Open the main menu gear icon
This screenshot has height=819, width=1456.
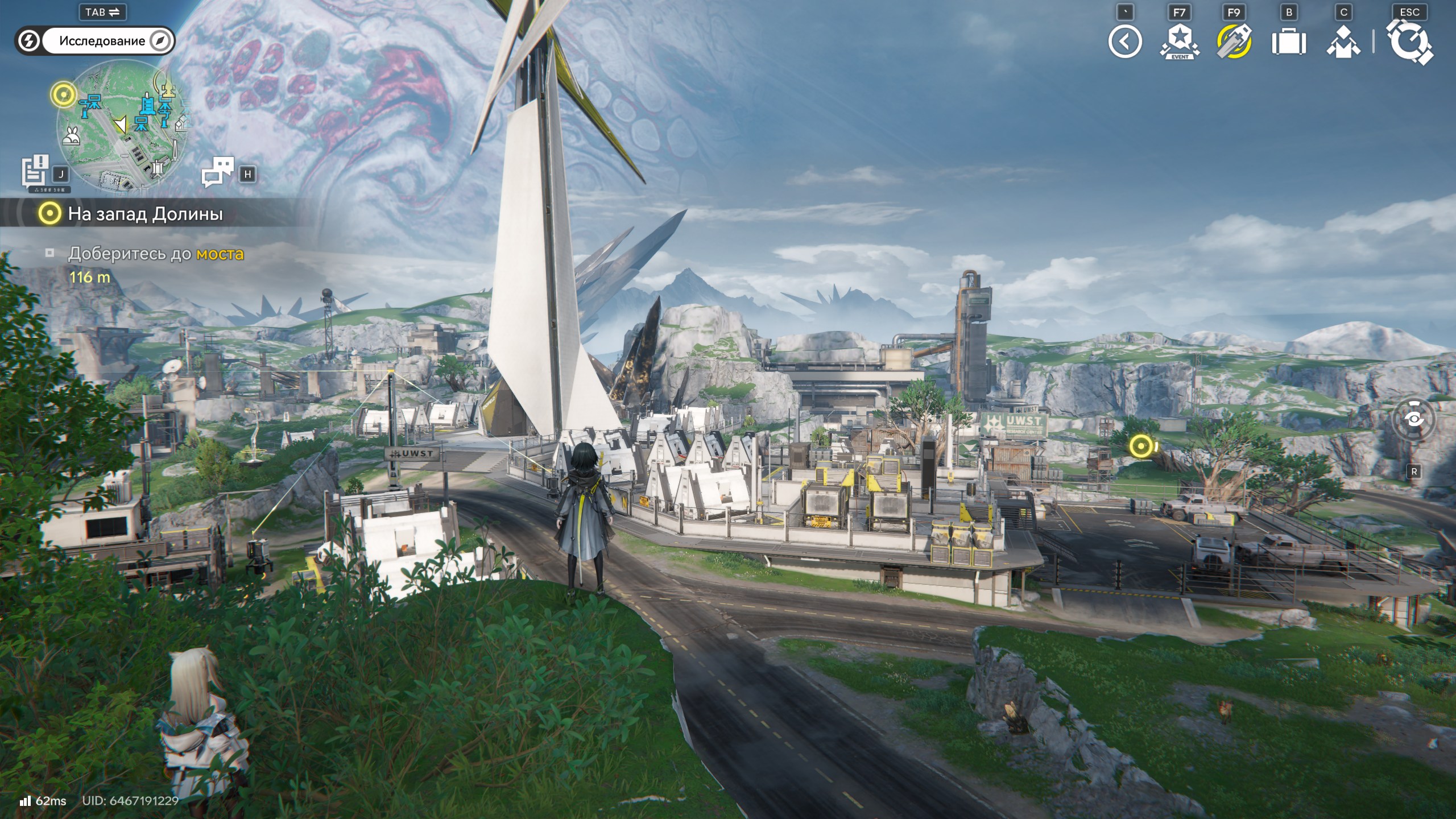tap(1409, 42)
